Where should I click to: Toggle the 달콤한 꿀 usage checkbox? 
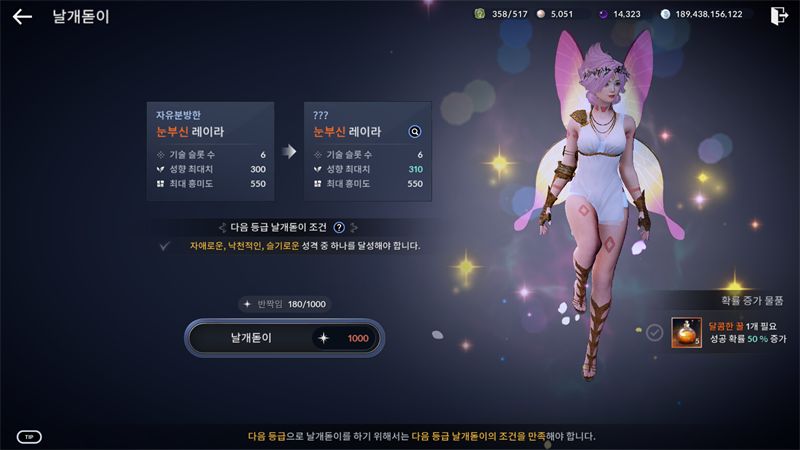click(654, 332)
